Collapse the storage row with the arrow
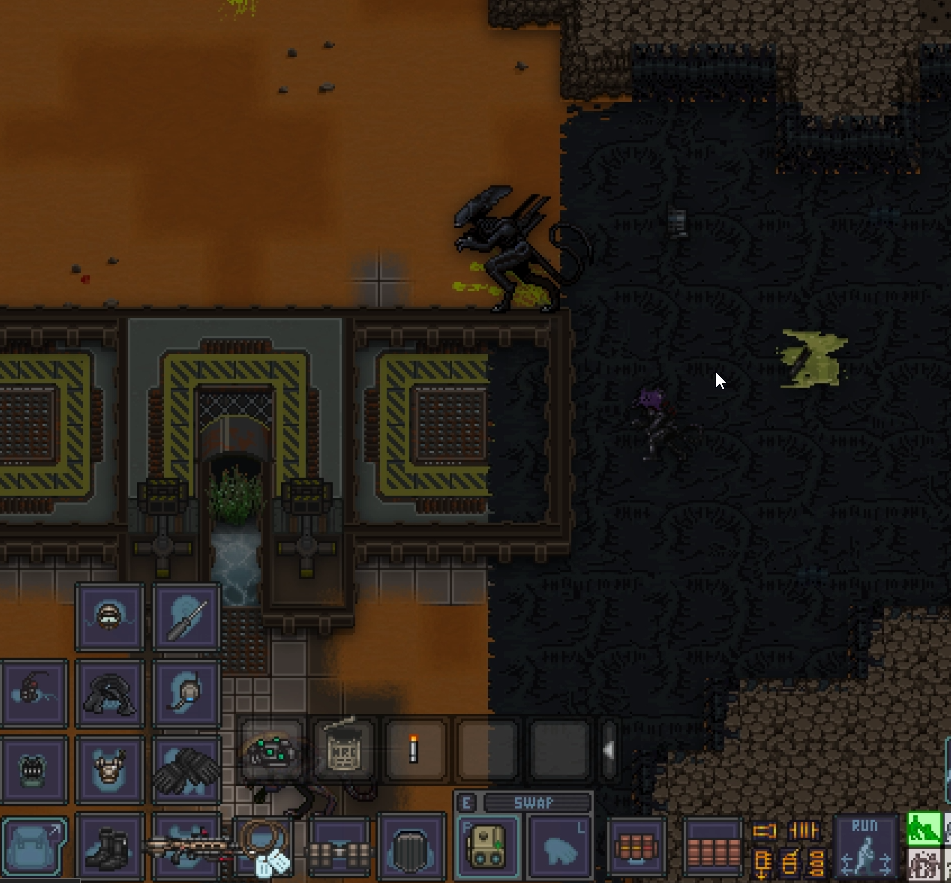 click(608, 749)
